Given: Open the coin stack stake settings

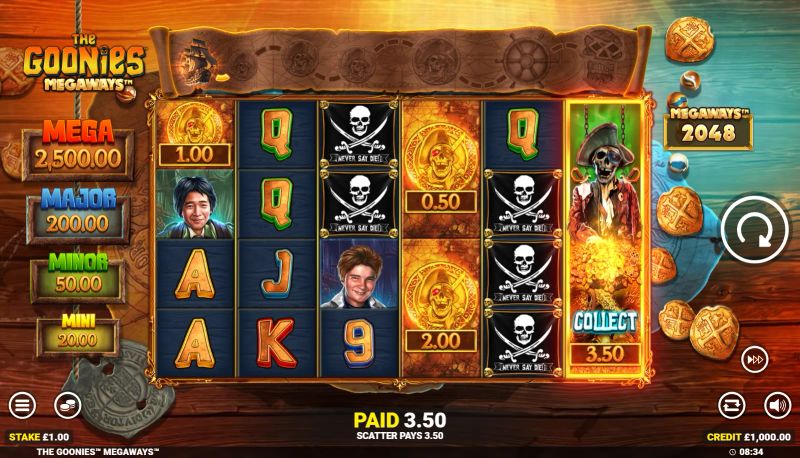Looking at the screenshot, I should click(x=66, y=405).
